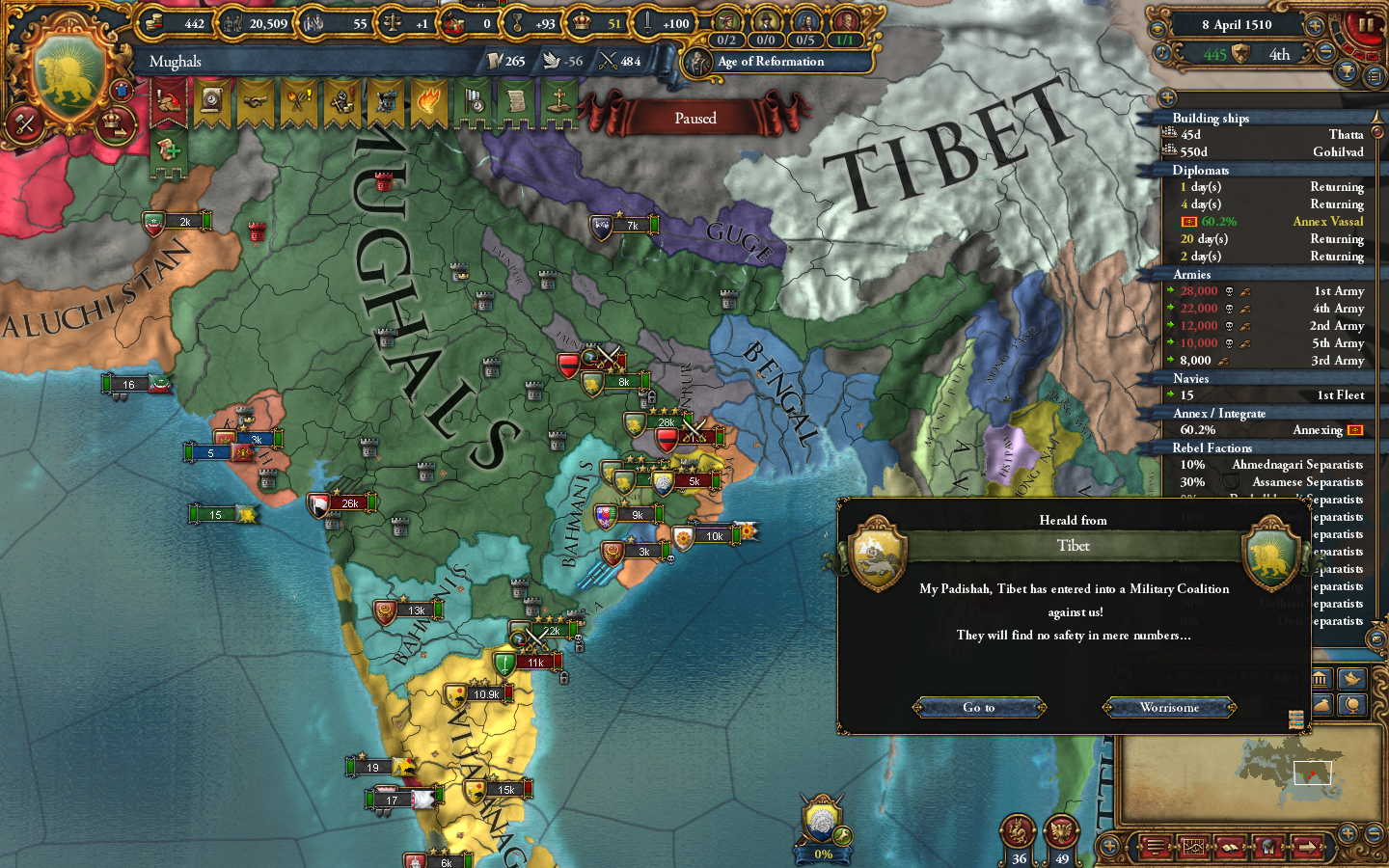
Task: Open the message log book icon
Action: pos(1231,847)
